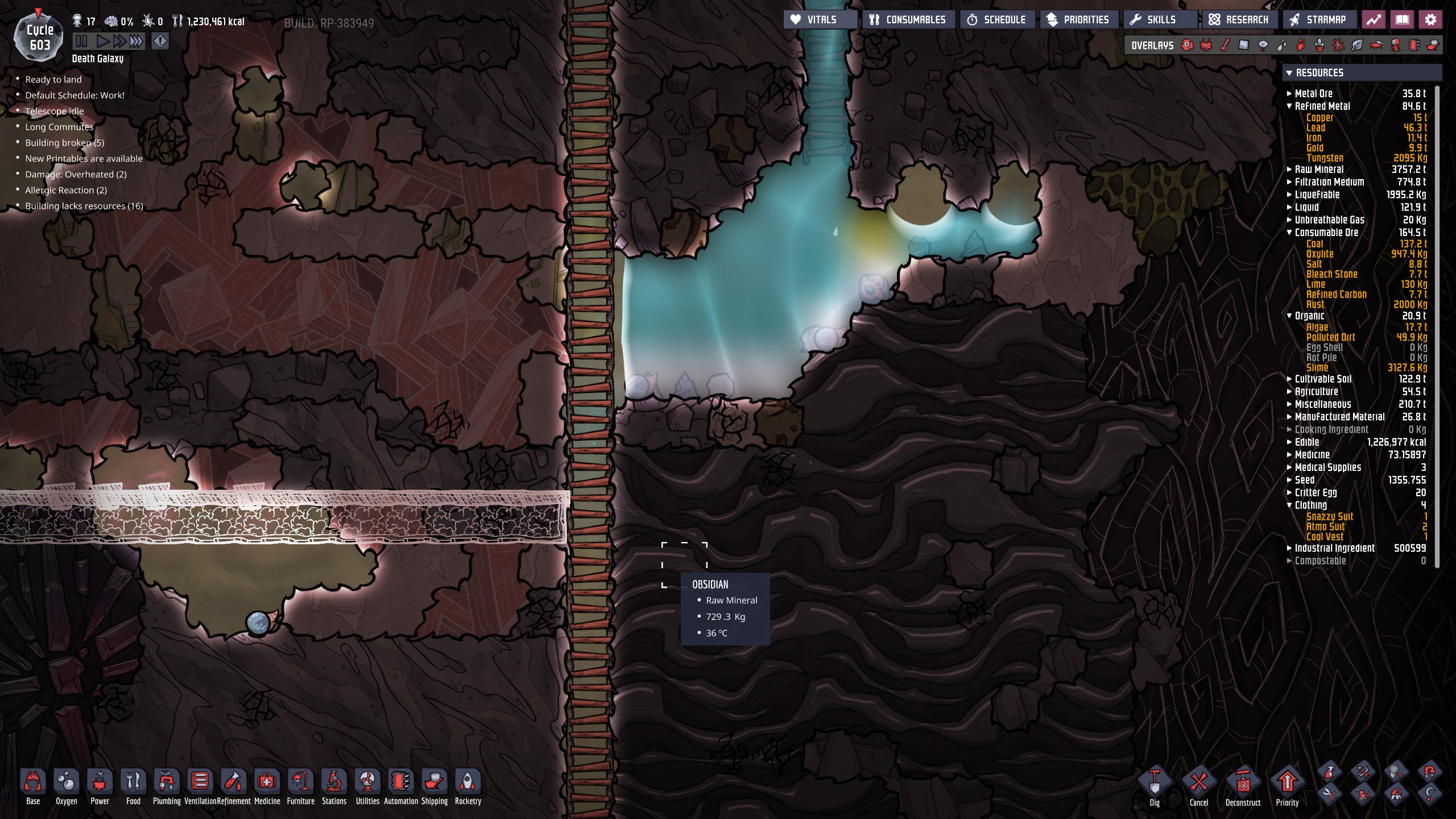Image resolution: width=1456 pixels, height=819 pixels.
Task: Collapse the Refined Metal resource category
Action: (x=1290, y=106)
